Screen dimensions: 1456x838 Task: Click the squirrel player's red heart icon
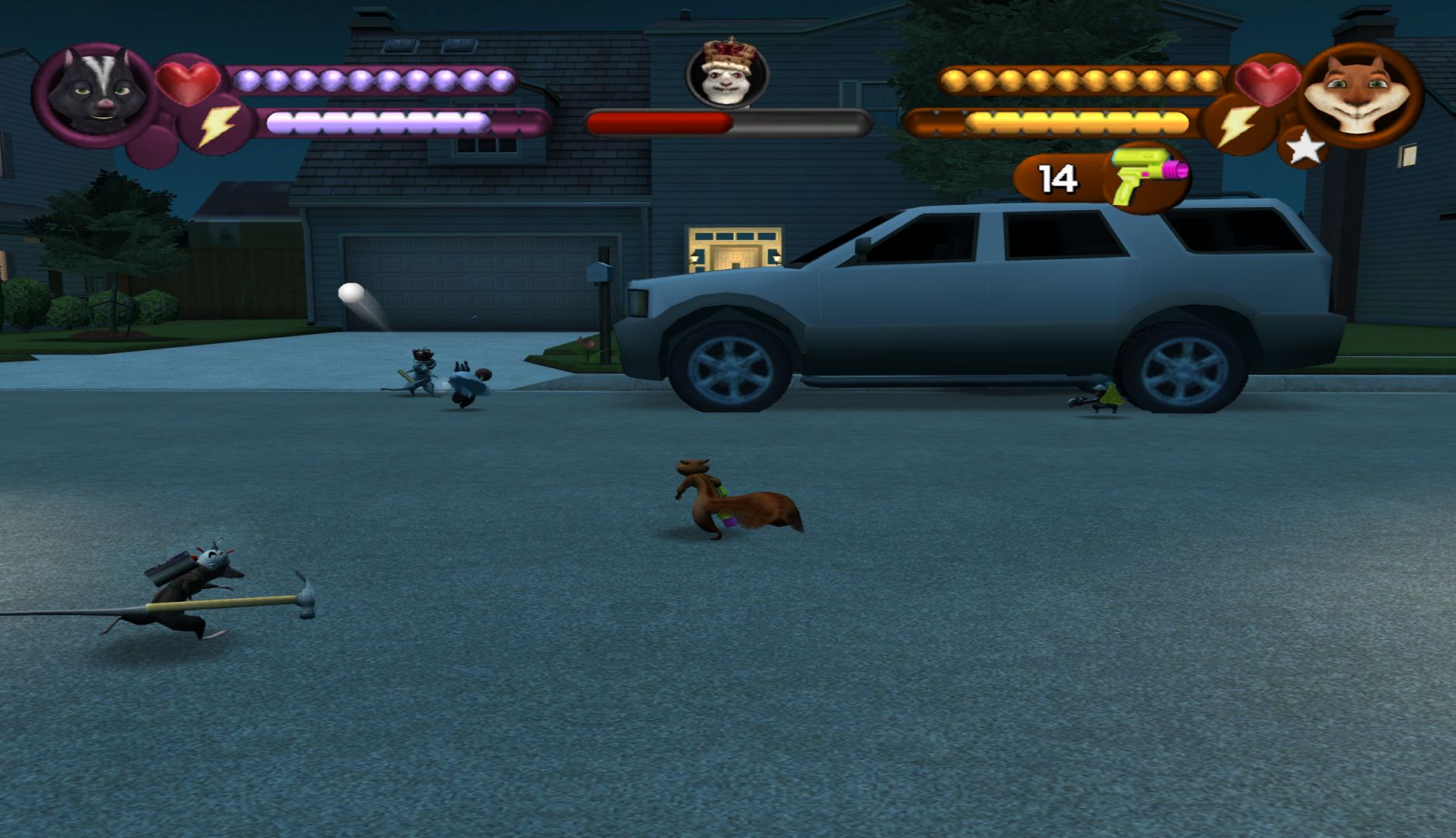(x=1266, y=82)
